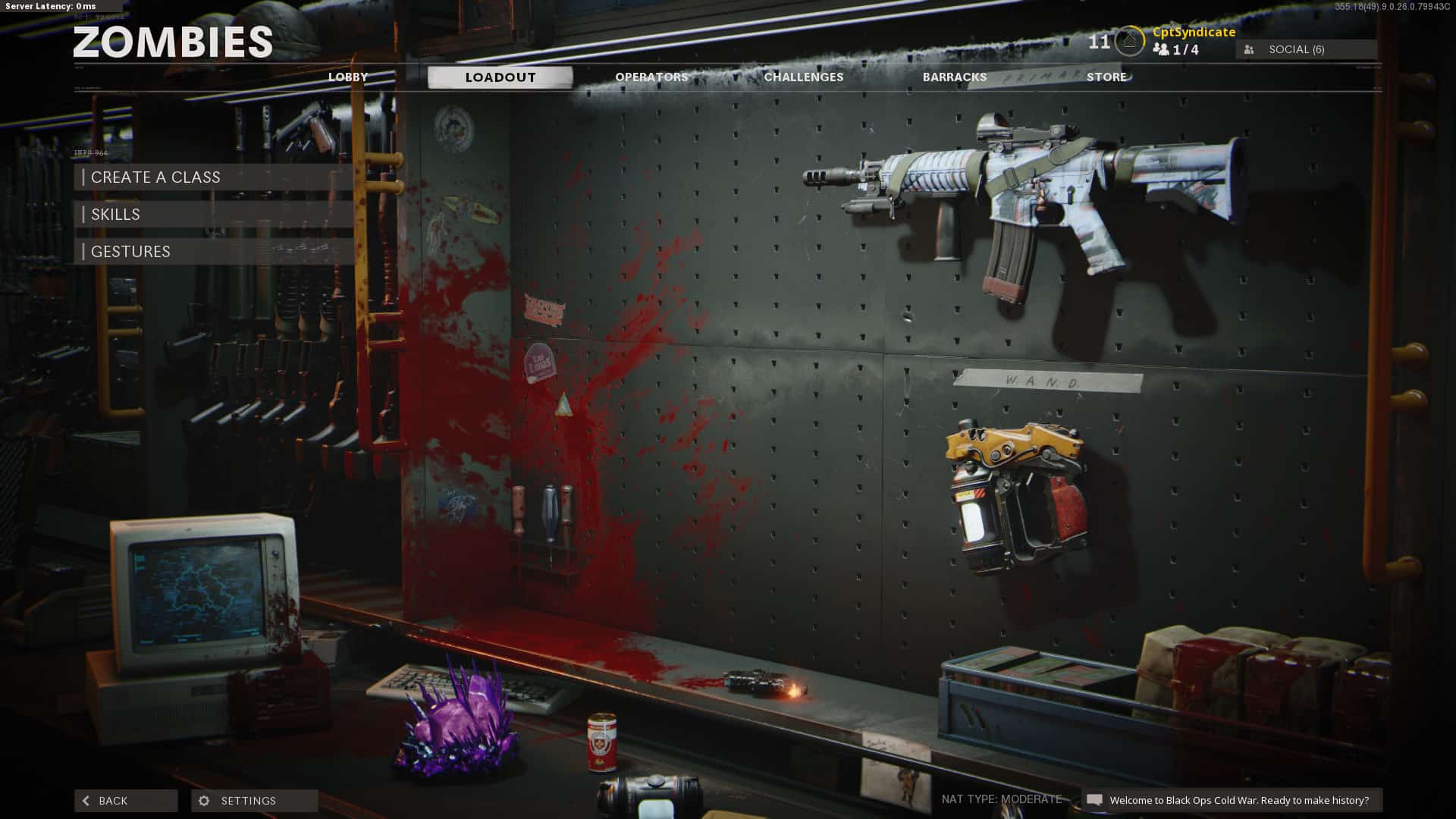This screenshot has height=819, width=1456.
Task: Open the Operators tab
Action: pos(651,77)
